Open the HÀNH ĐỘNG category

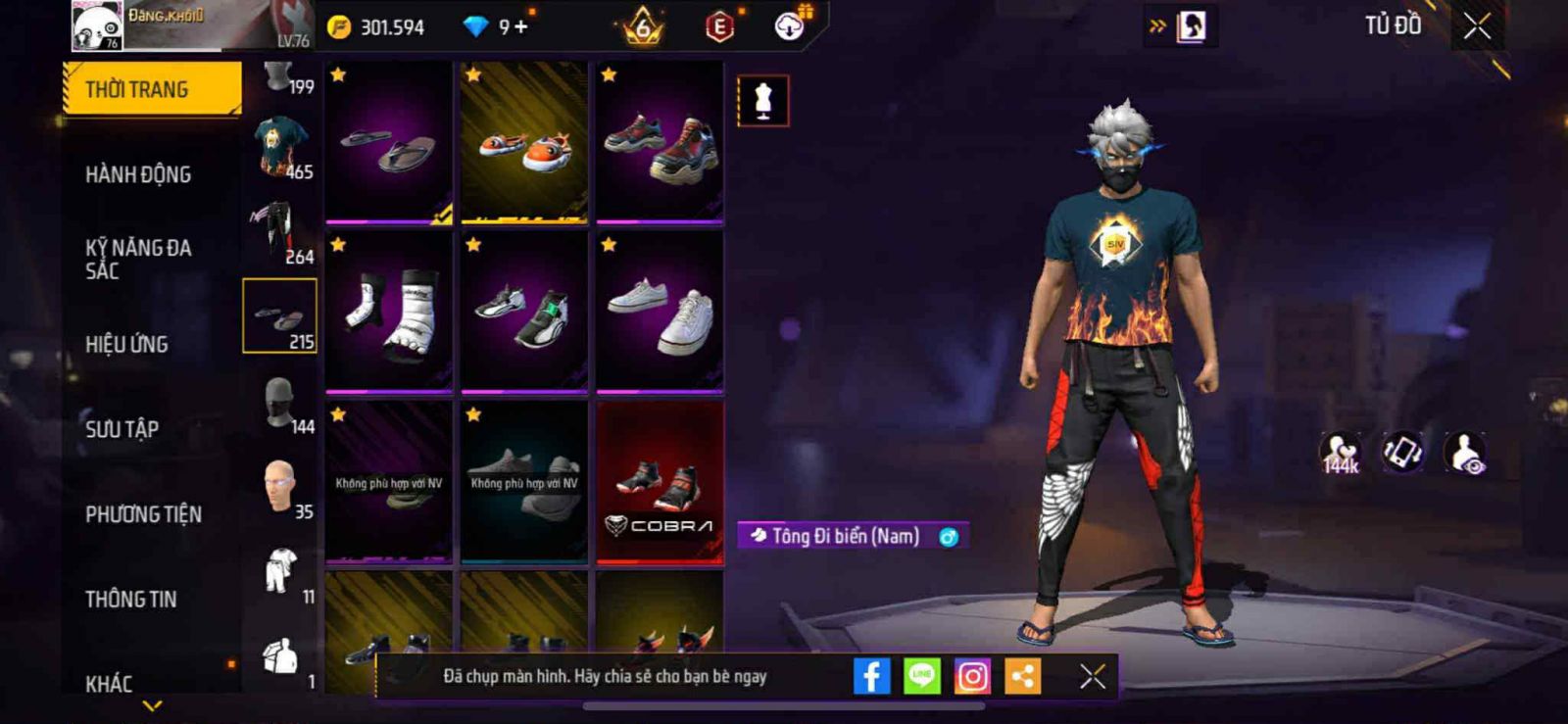(x=138, y=174)
